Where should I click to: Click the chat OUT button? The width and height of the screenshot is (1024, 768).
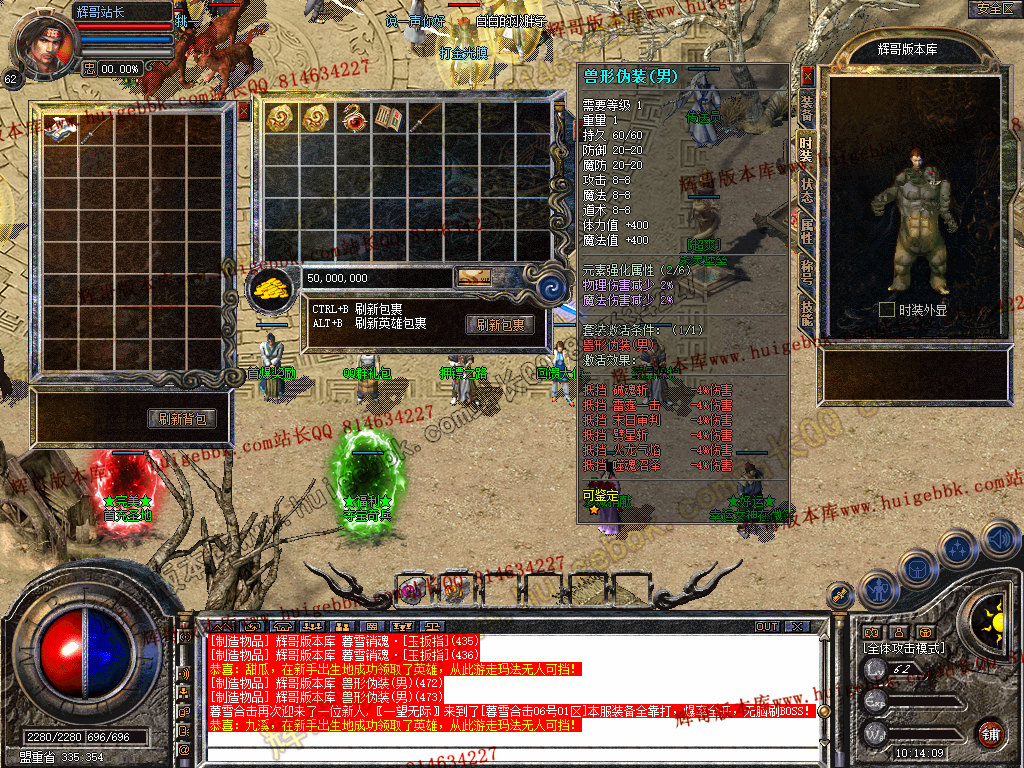(767, 626)
